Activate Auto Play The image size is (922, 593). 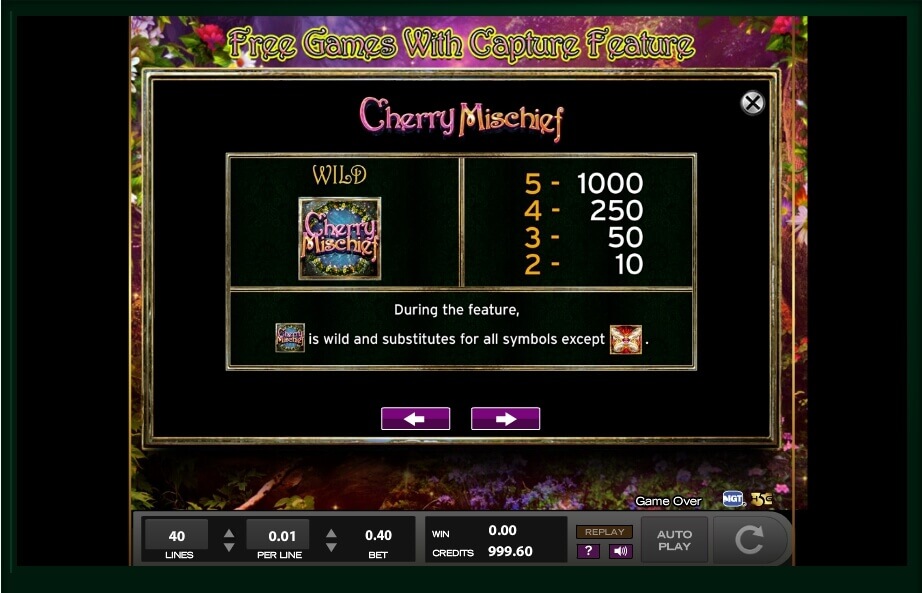click(674, 540)
